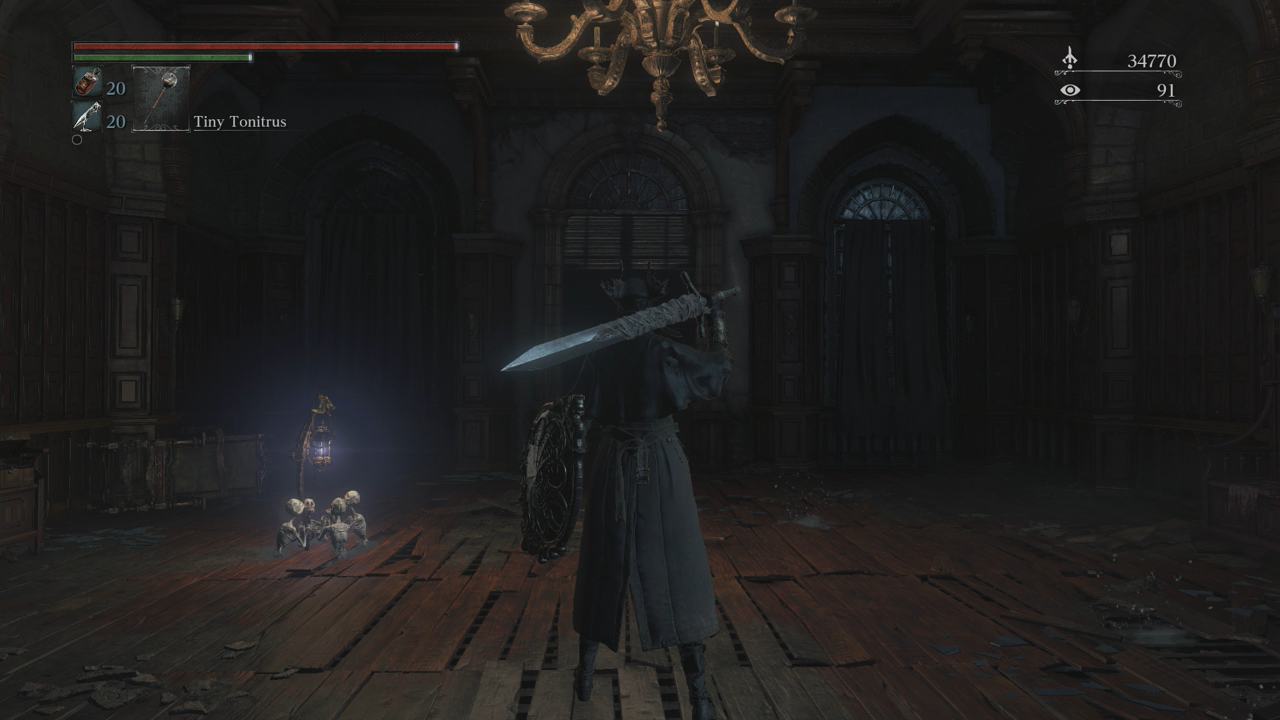Image resolution: width=1280 pixels, height=720 pixels.
Task: Click the Blood Echoes count reading 34770
Action: (1150, 60)
